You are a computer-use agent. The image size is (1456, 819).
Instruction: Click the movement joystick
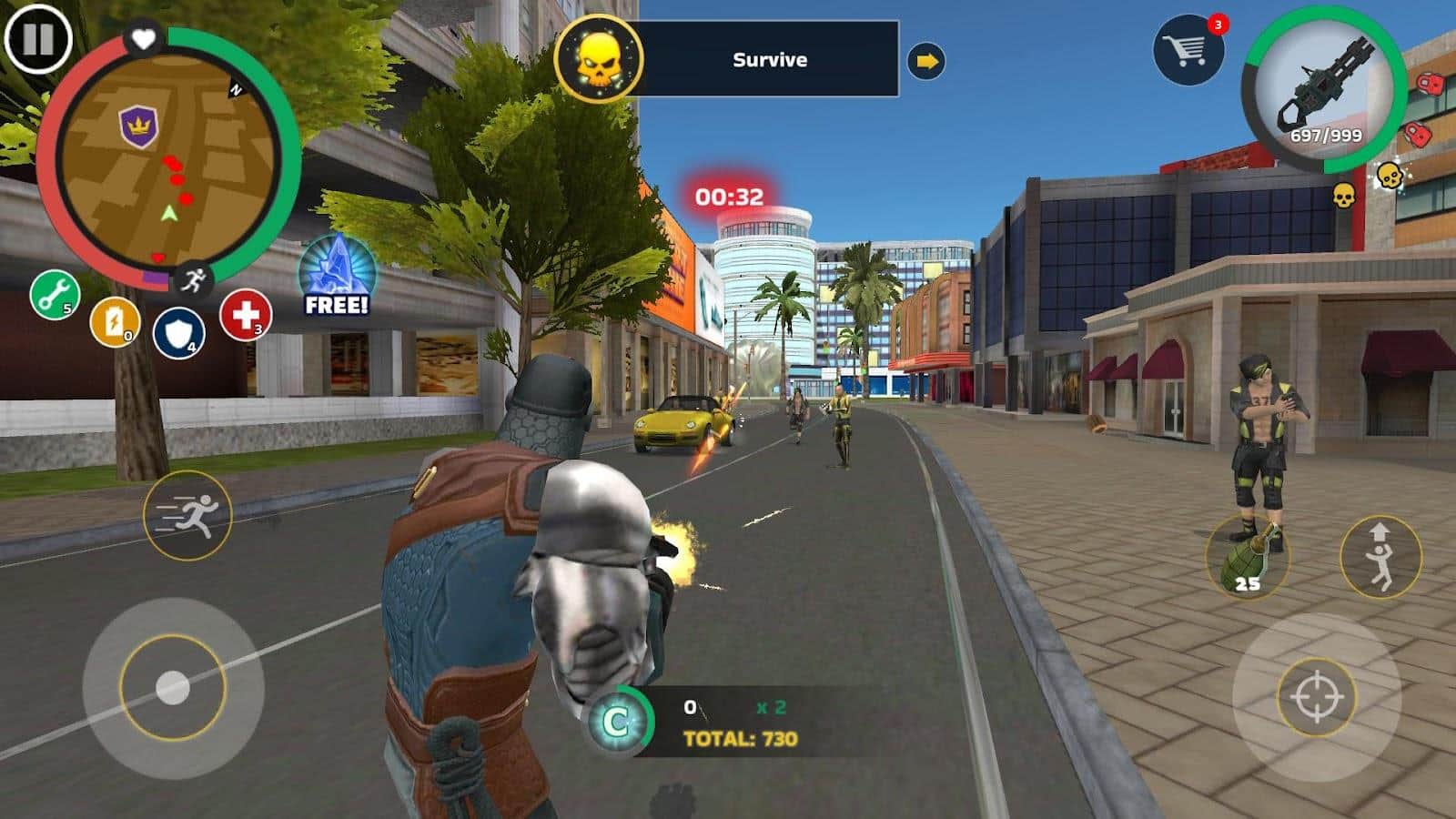[172, 687]
